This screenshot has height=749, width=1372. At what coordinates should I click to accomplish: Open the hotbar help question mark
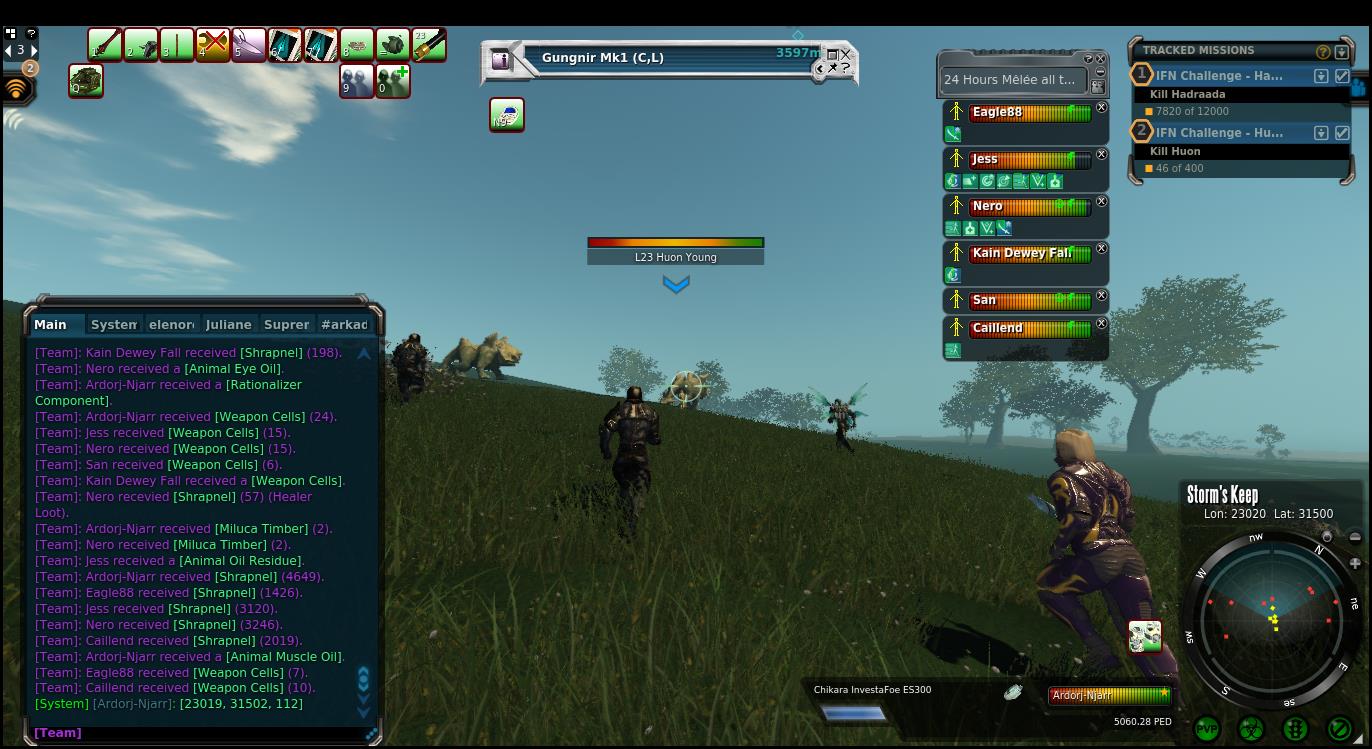click(x=31, y=33)
